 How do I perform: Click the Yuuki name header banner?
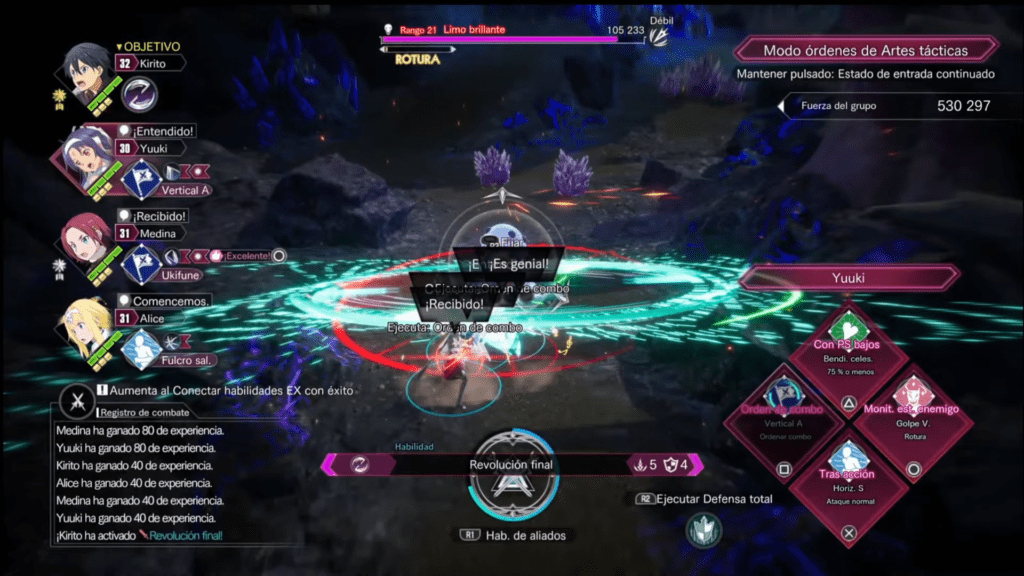coord(848,278)
